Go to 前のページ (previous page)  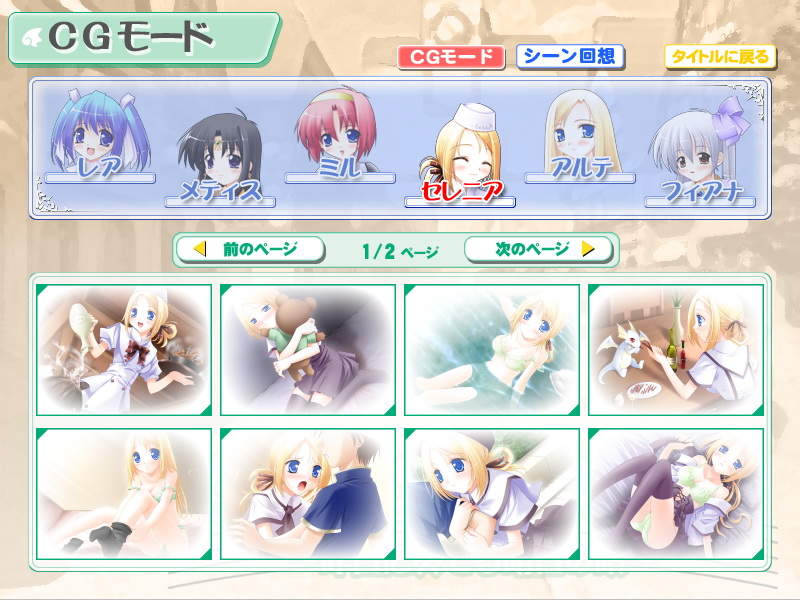tap(249, 249)
